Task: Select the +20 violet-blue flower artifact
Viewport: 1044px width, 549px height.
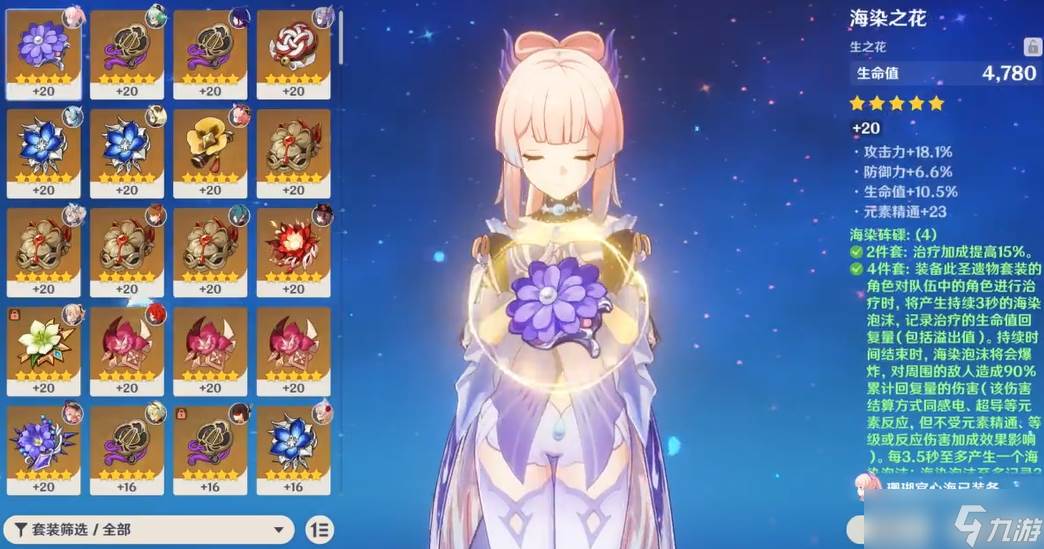Action: point(43,442)
